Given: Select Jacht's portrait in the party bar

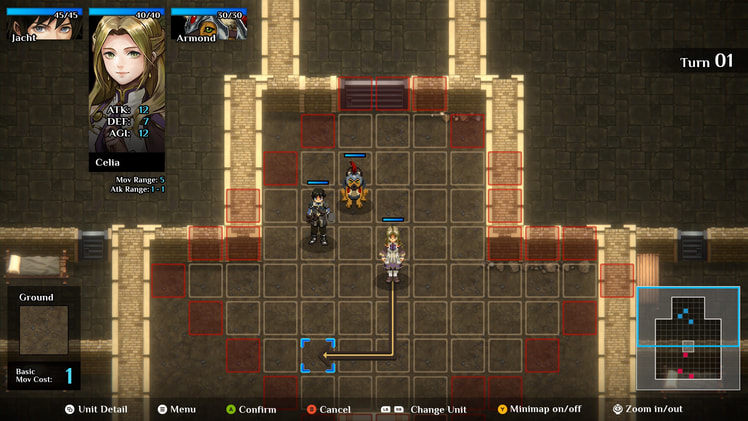Looking at the screenshot, I should pos(42,26).
